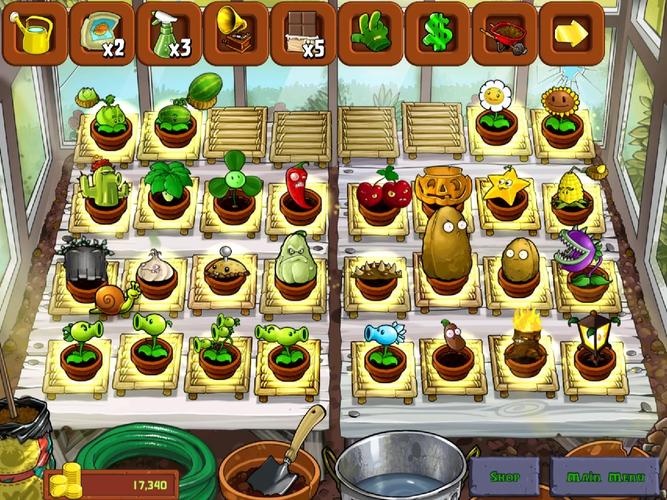Choose the wheelbarrow tool
667x500 pixels.
pos(504,33)
